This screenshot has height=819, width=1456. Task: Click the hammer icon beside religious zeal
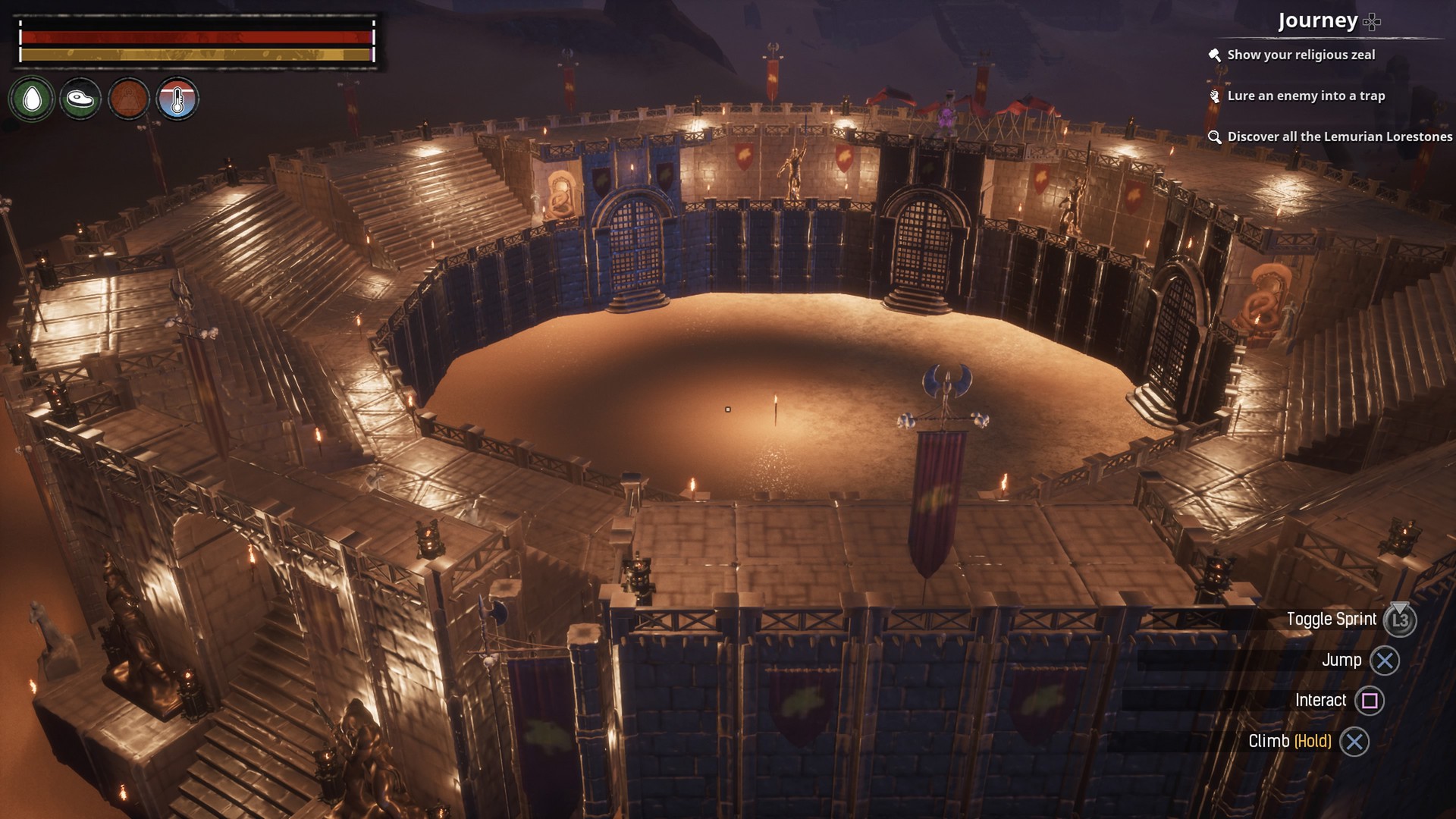pyautogui.click(x=1215, y=54)
